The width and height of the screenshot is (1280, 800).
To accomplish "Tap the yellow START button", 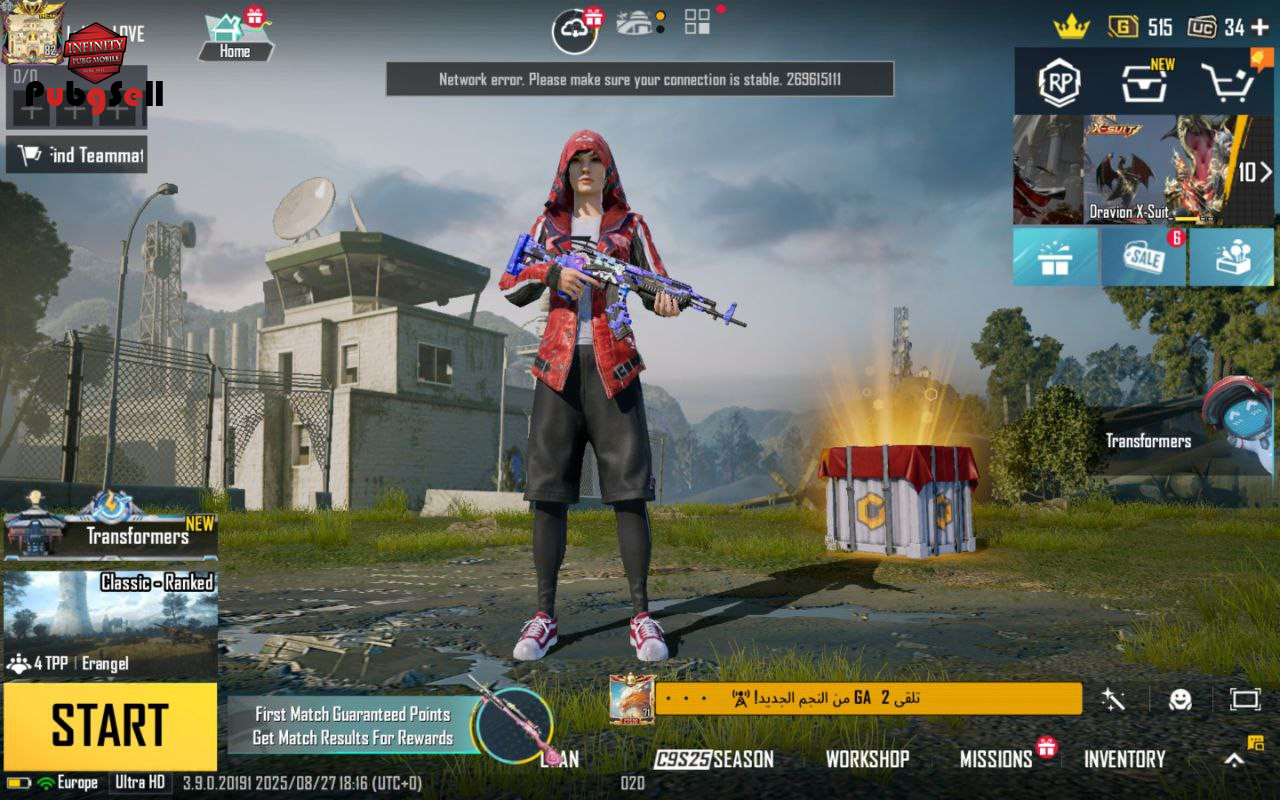I will 110,726.
